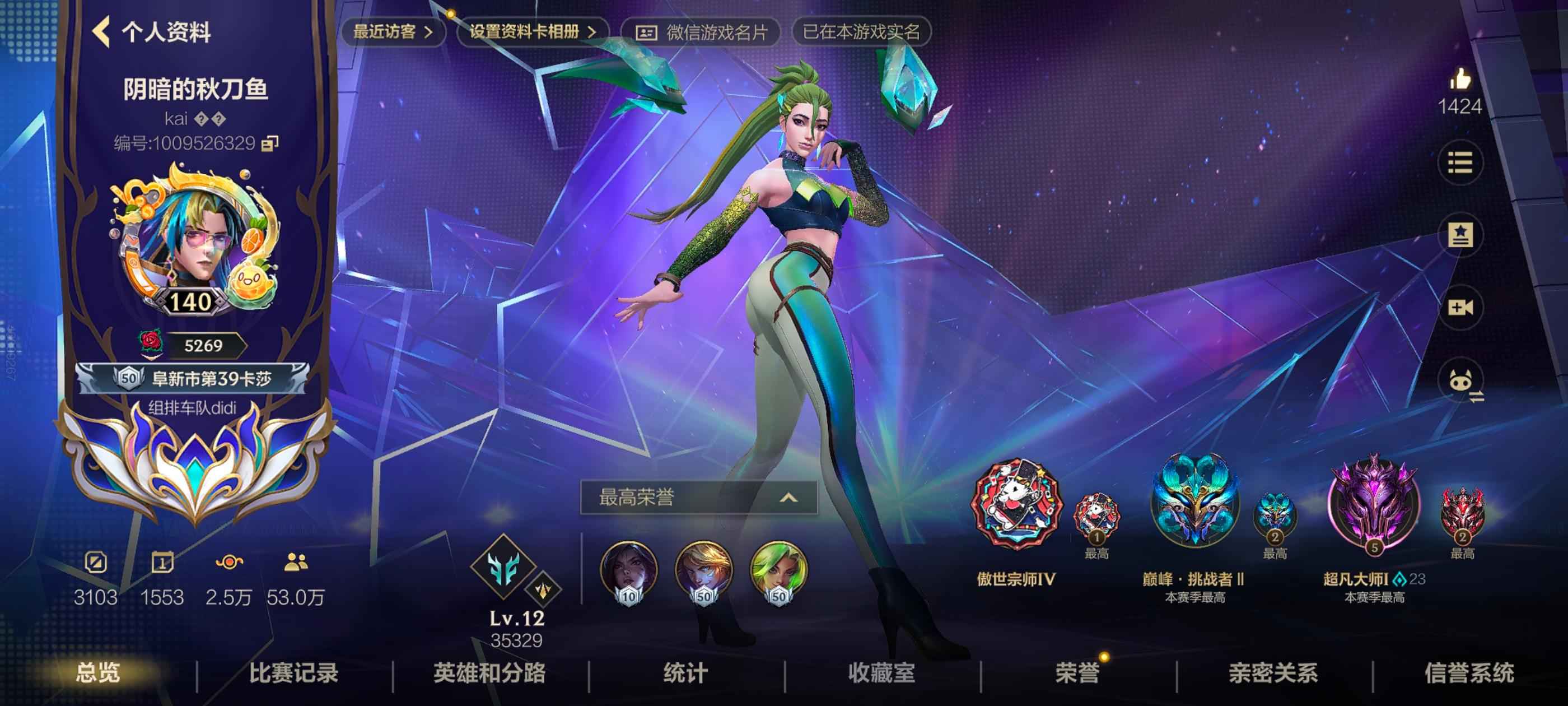Viewport: 1568px width, 706px height.
Task: Open the video camera icon
Action: [x=1460, y=308]
